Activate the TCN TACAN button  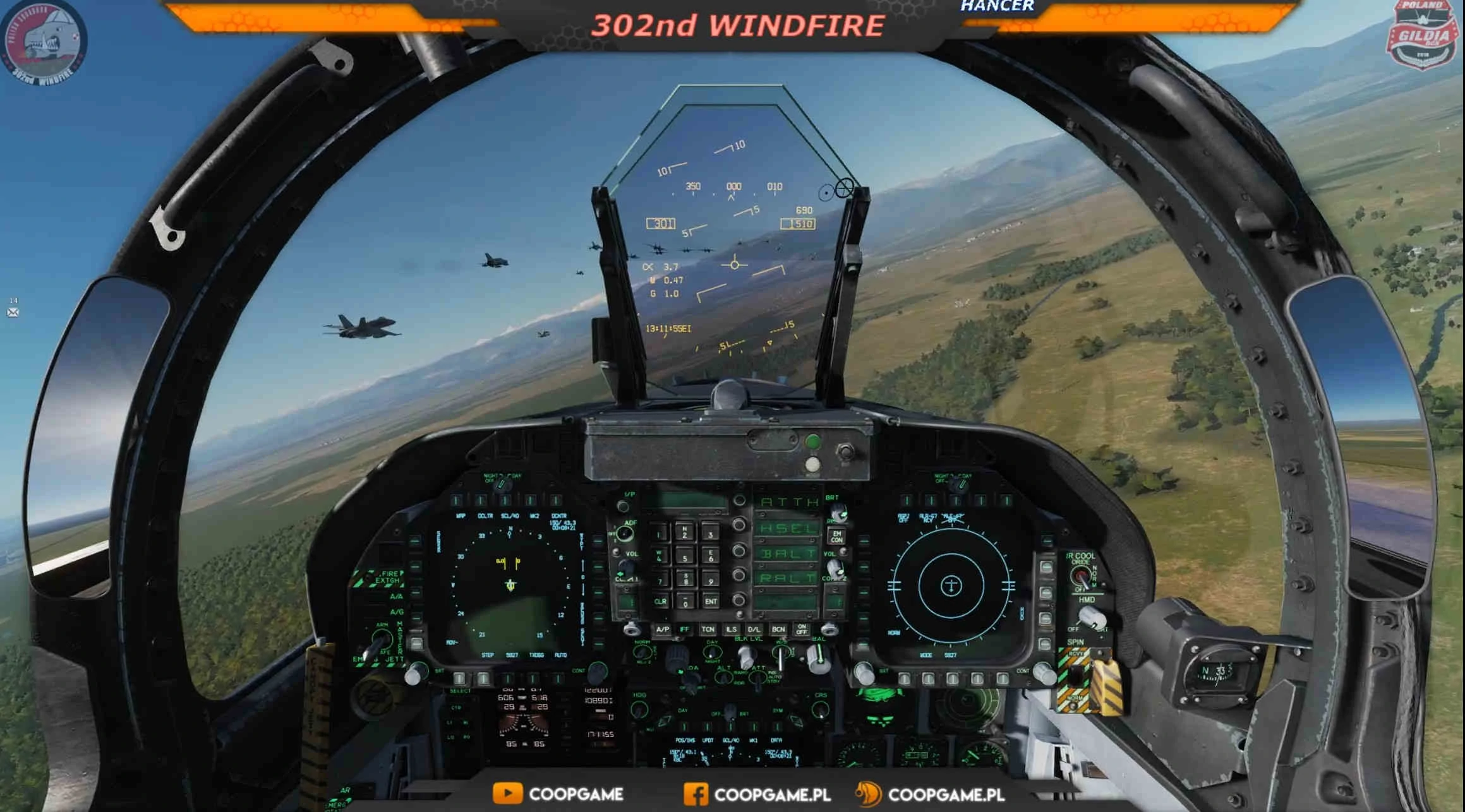point(708,630)
